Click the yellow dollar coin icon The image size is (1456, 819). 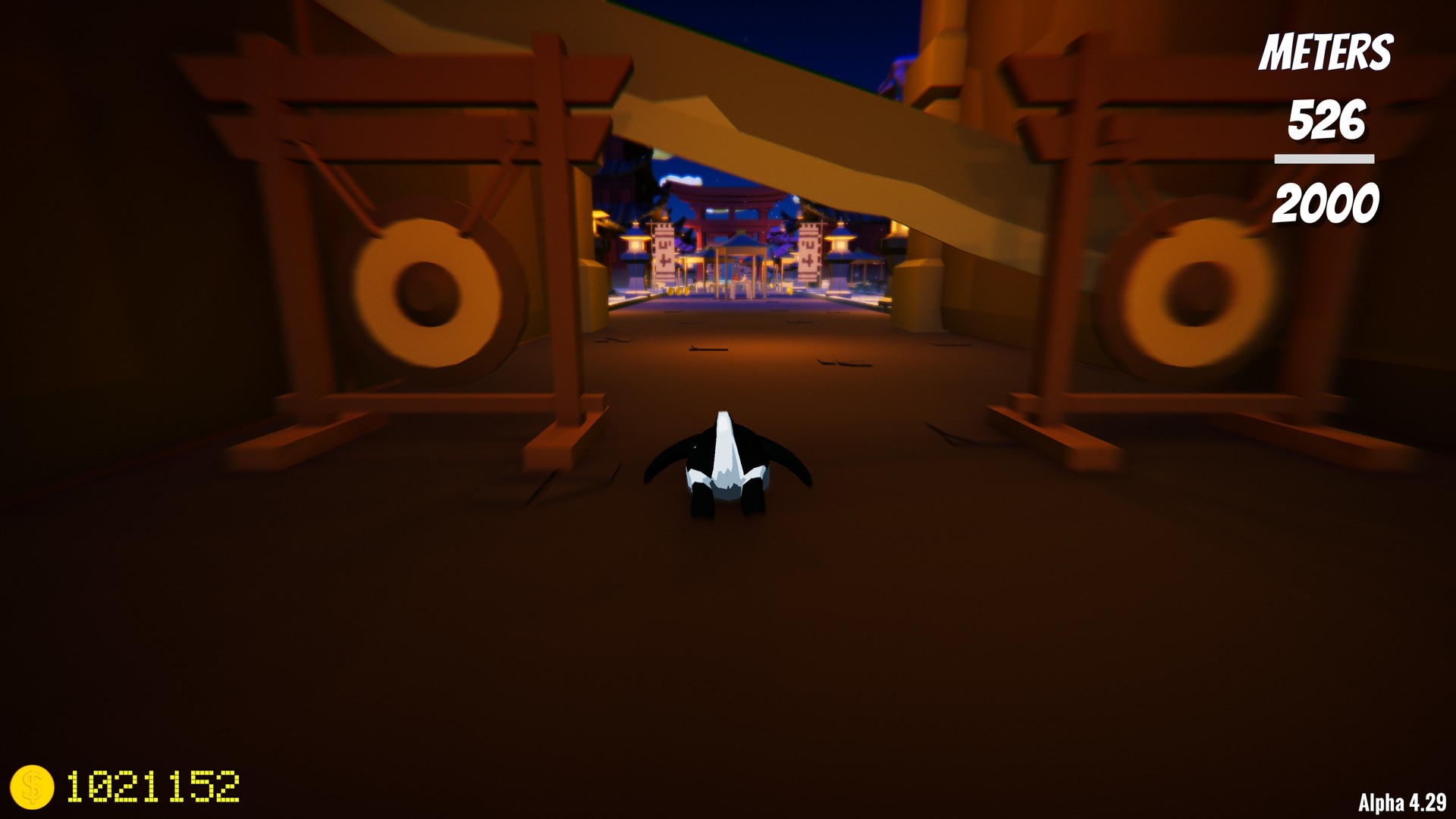click(34, 789)
